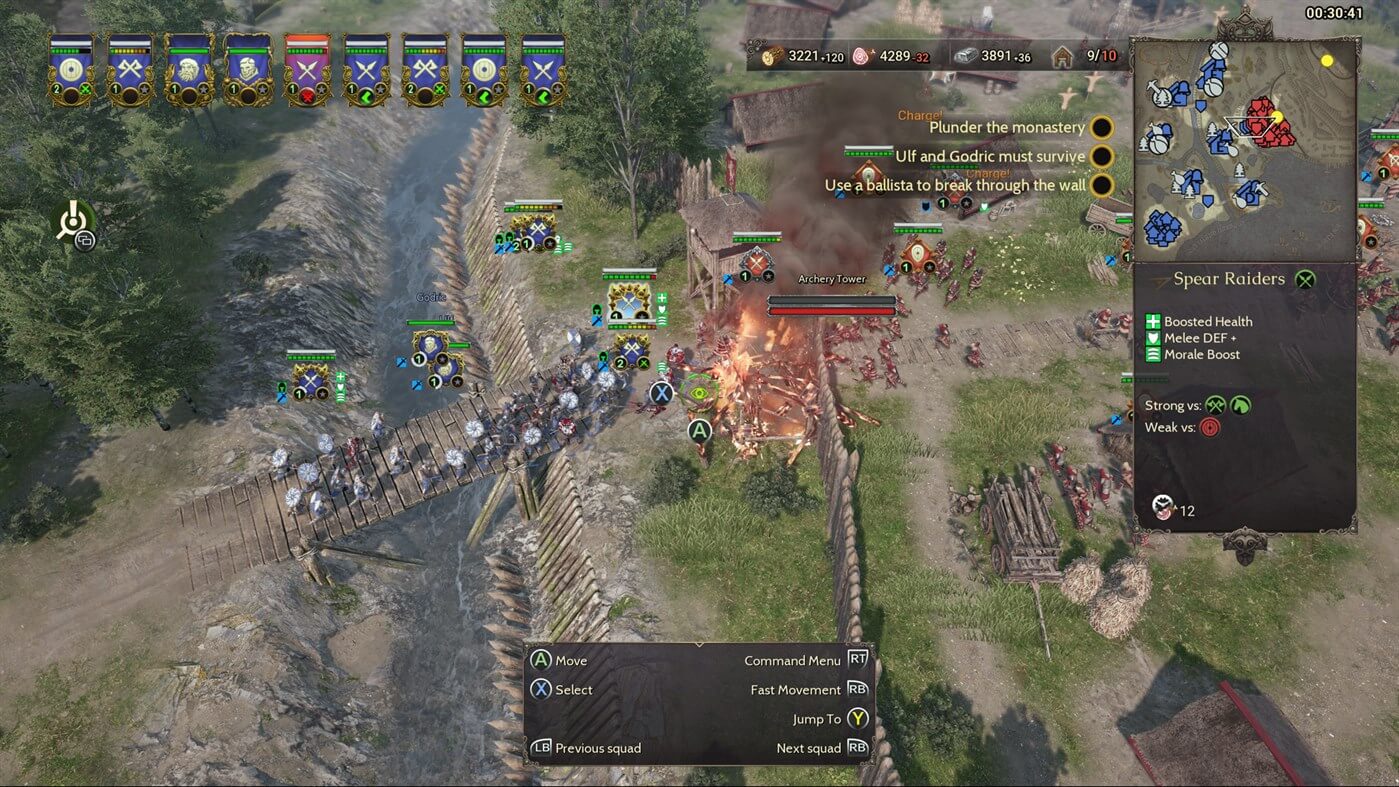Viewport: 1399px width, 787px height.
Task: Toggle the red X ability on the Spear Raiders banner
Action: coord(308,94)
